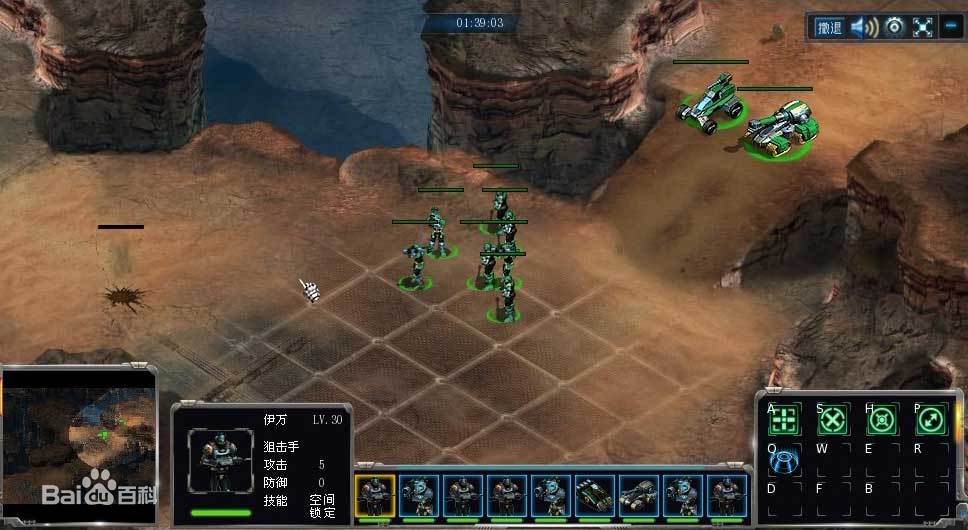The image size is (968, 530).
Task: Pick the green buggy slot in the unit bar
Action: [x=594, y=495]
